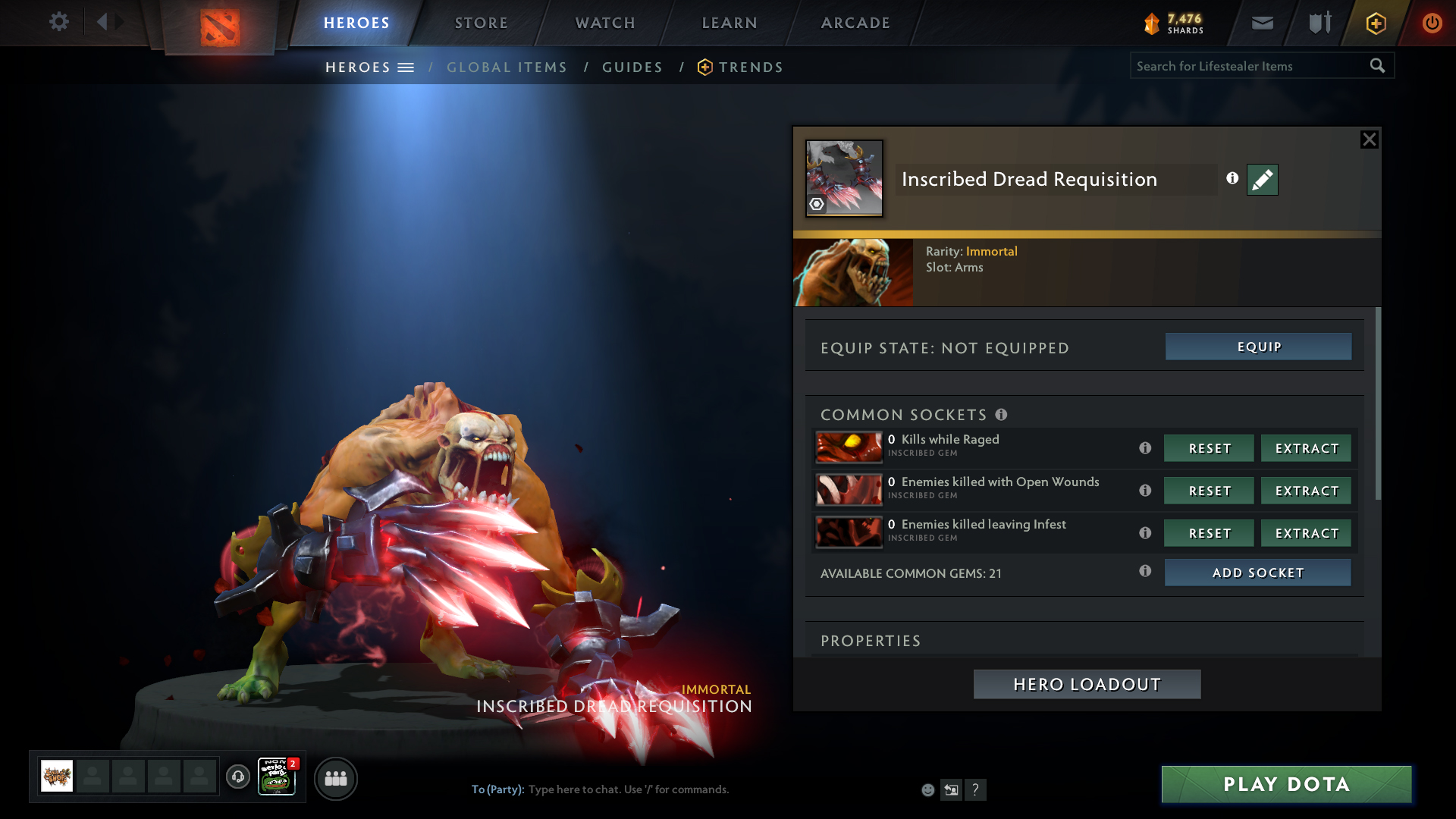Open the Hero Loadout
The width and height of the screenshot is (1456, 819).
(1087, 684)
